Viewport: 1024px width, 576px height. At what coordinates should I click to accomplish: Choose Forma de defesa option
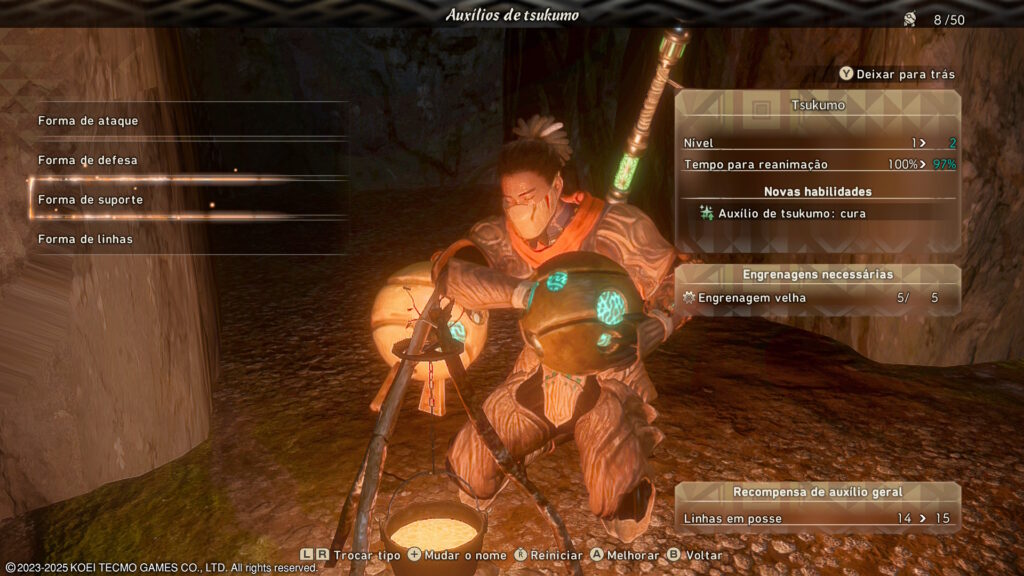click(x=88, y=160)
